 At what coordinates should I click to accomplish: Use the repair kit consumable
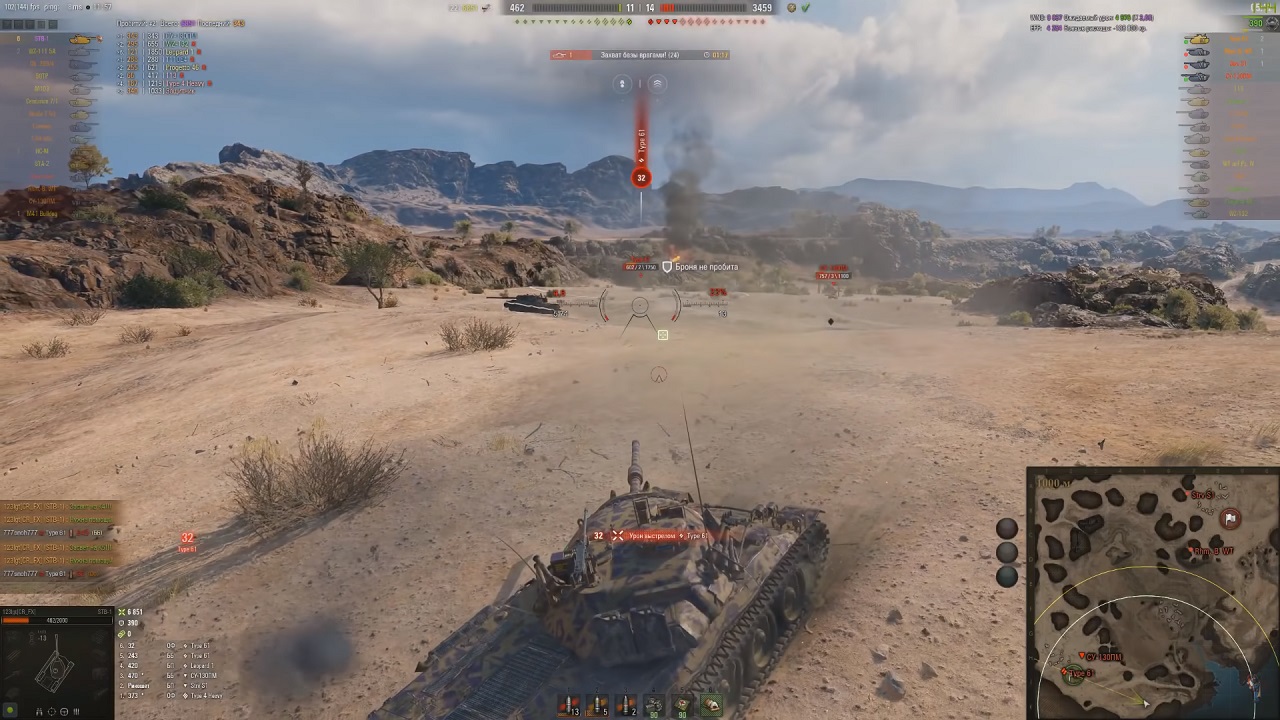click(x=654, y=705)
